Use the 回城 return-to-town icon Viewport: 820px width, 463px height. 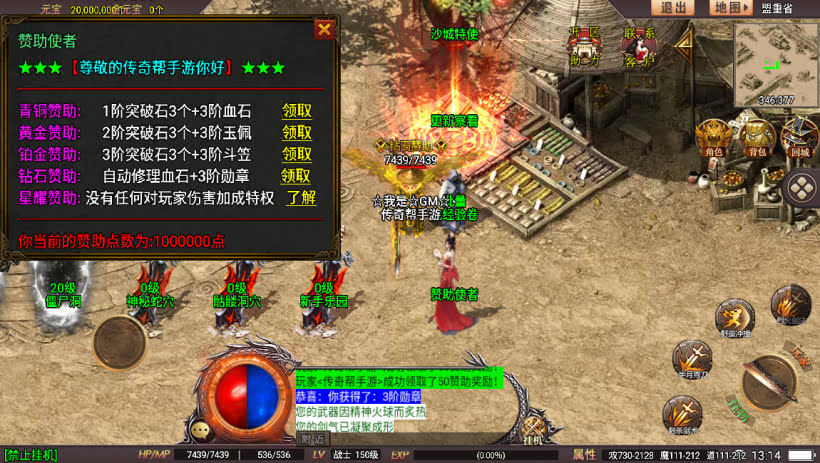pyautogui.click(x=800, y=138)
